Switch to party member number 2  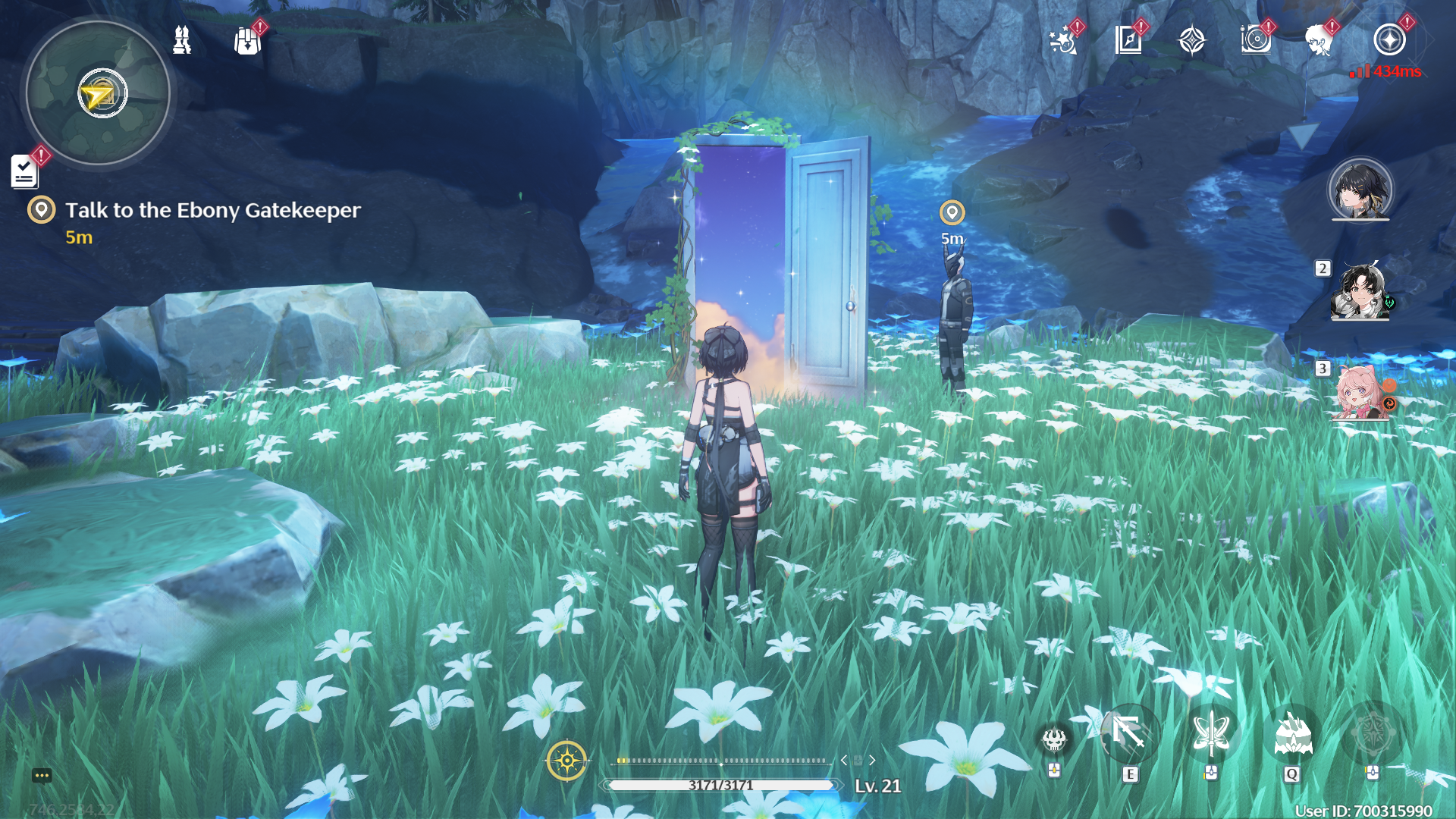1360,292
